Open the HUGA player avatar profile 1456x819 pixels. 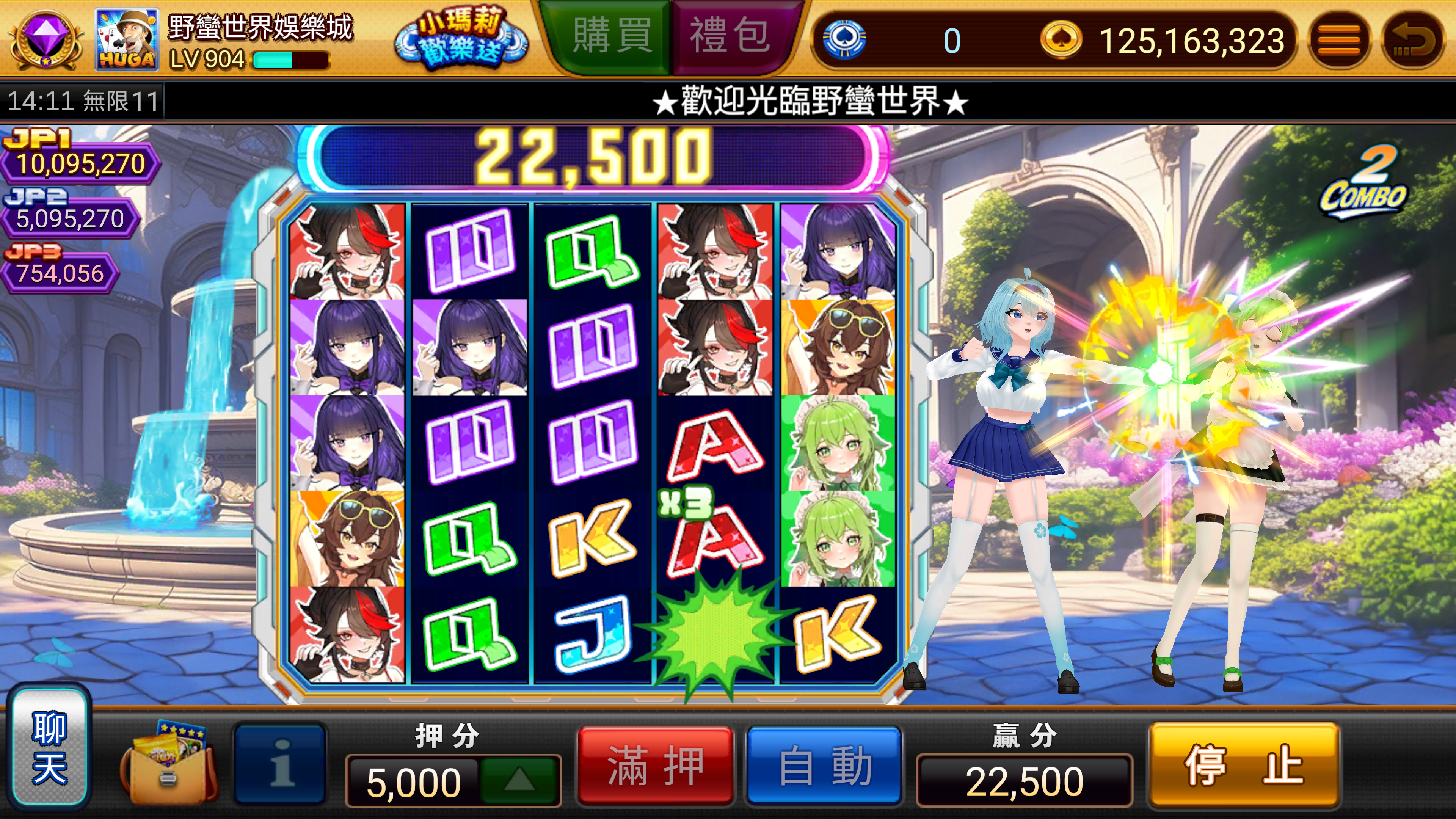click(126, 39)
